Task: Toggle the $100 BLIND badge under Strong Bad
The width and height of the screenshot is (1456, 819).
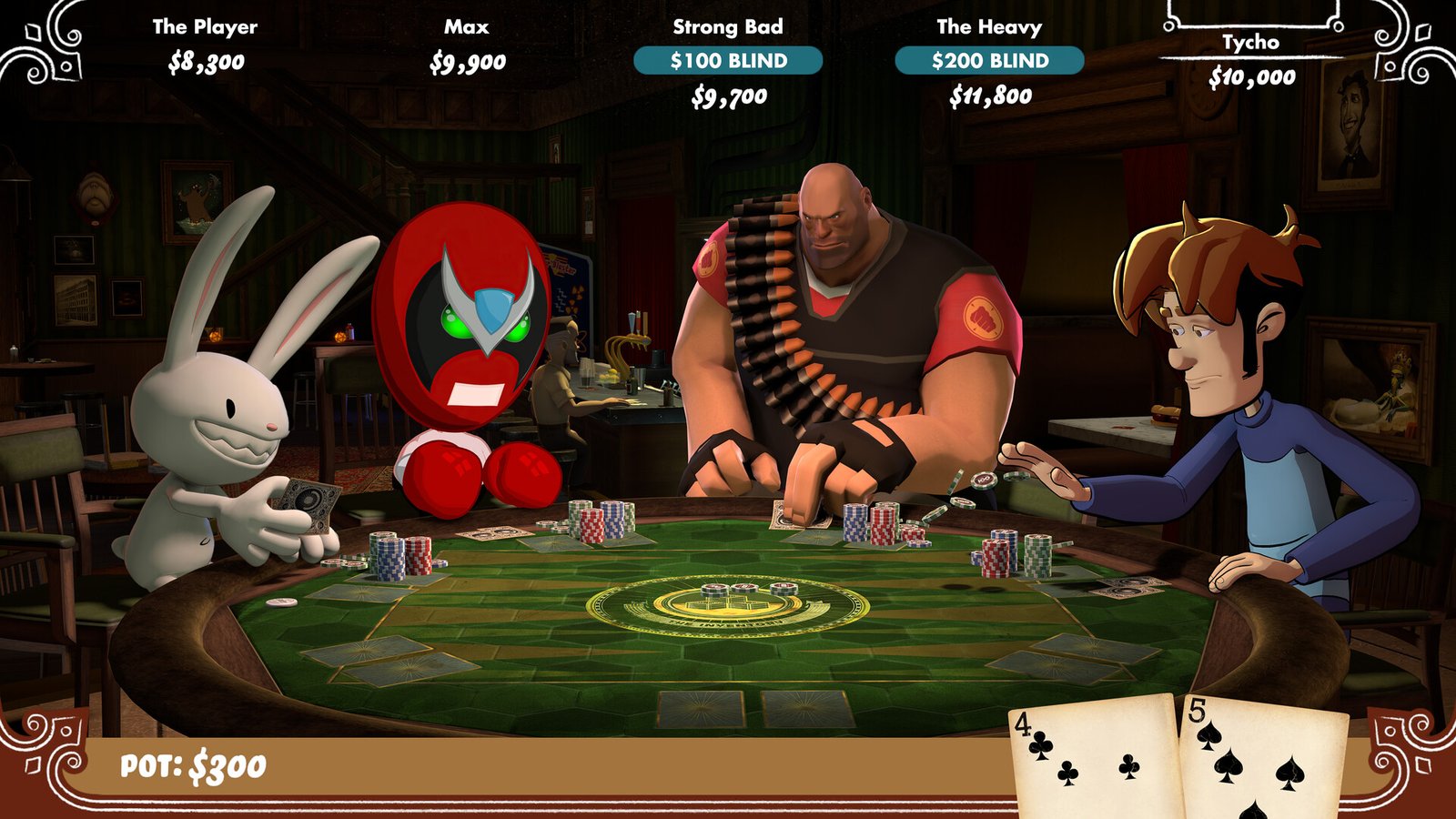Action: 728,61
